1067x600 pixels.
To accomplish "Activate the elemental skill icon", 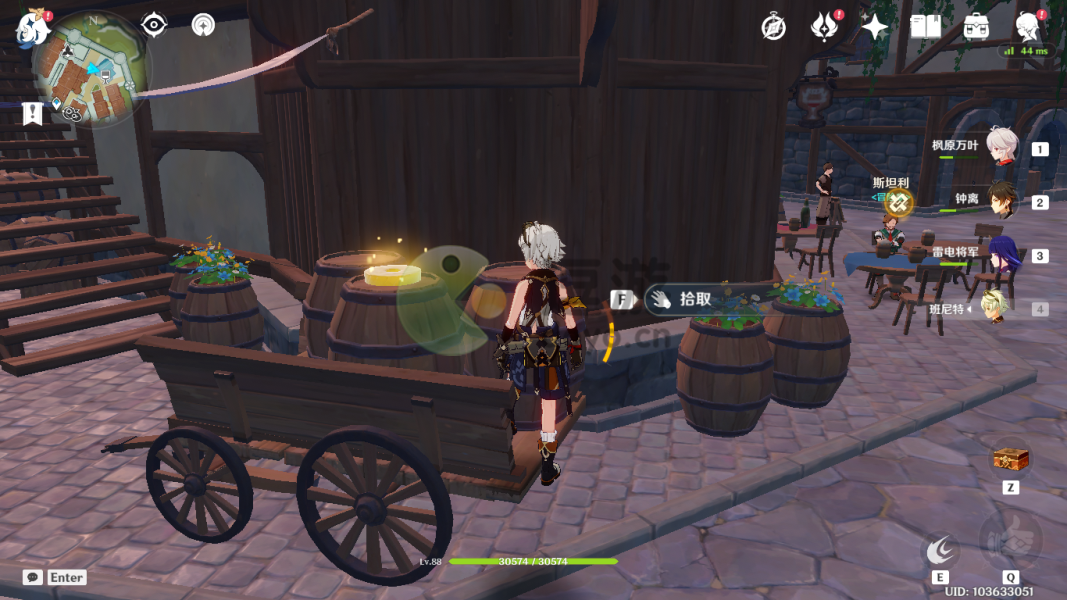I will [940, 549].
